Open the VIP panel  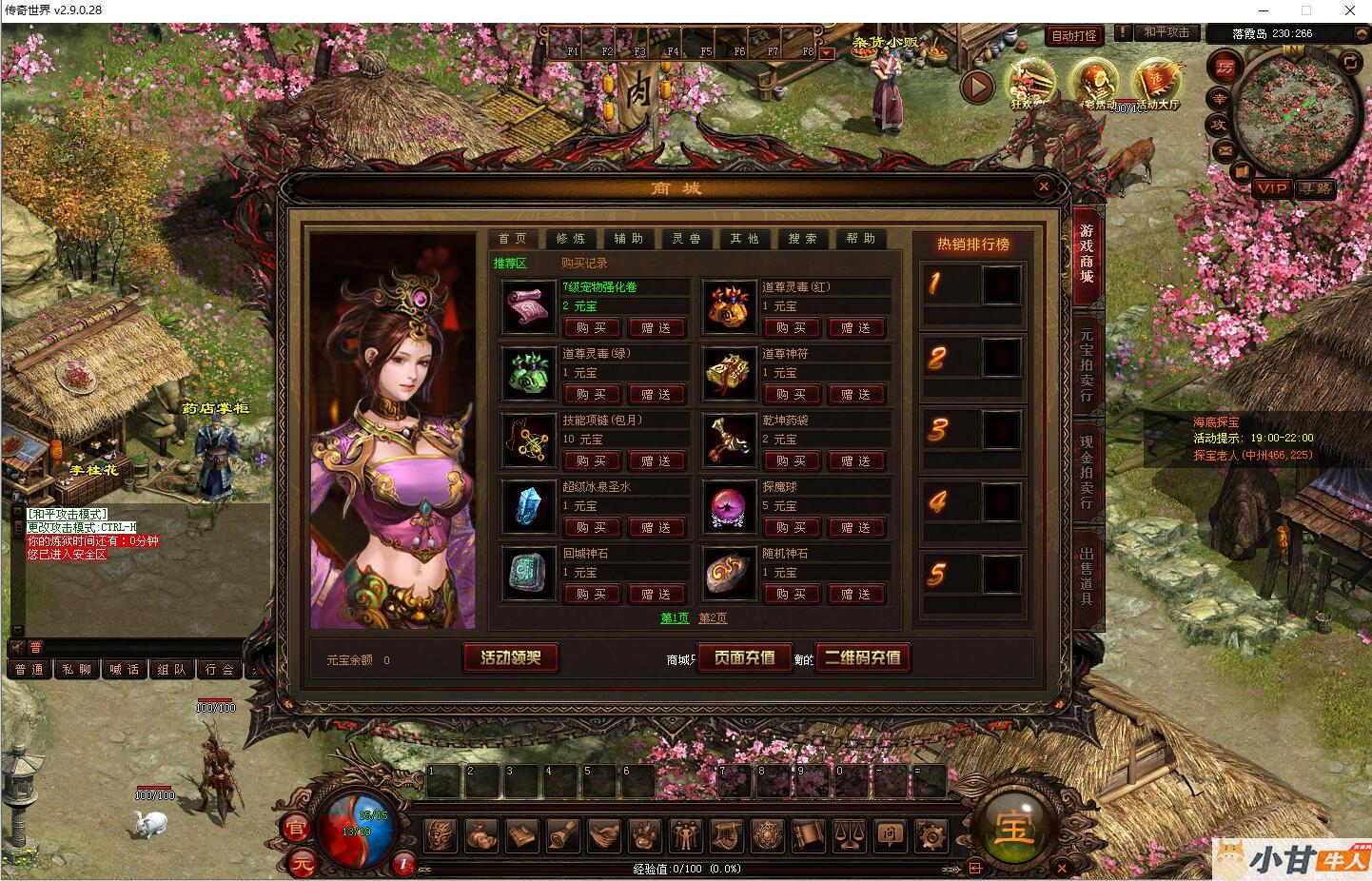(1271, 188)
